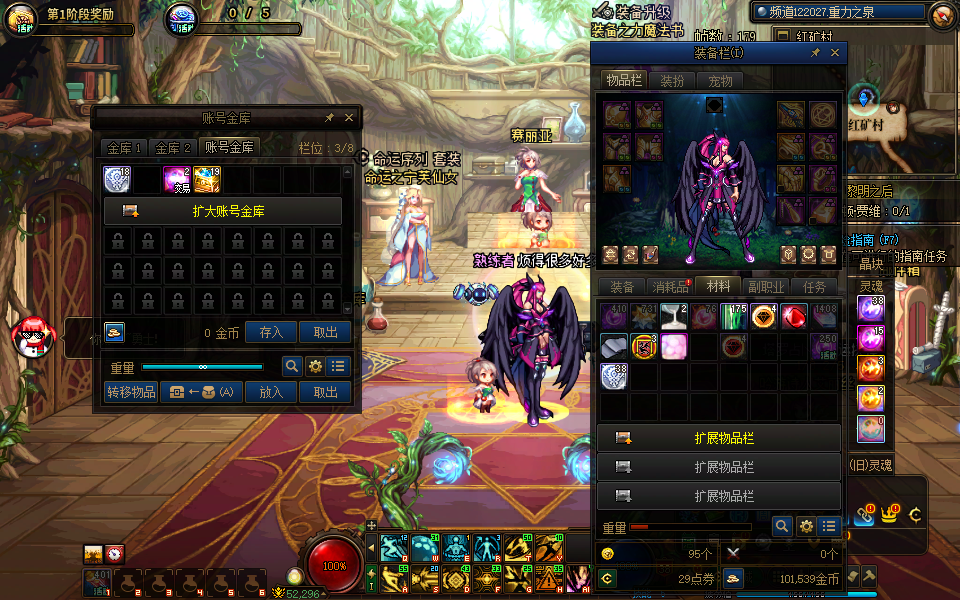This screenshot has width=960, height=600.
Task: Select the red gem material in inventory
Action: coord(794,317)
